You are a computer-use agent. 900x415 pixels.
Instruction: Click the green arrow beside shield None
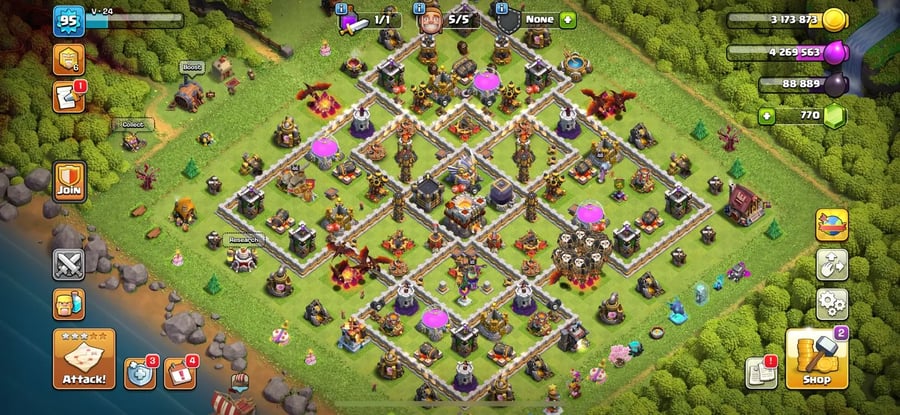click(x=568, y=19)
